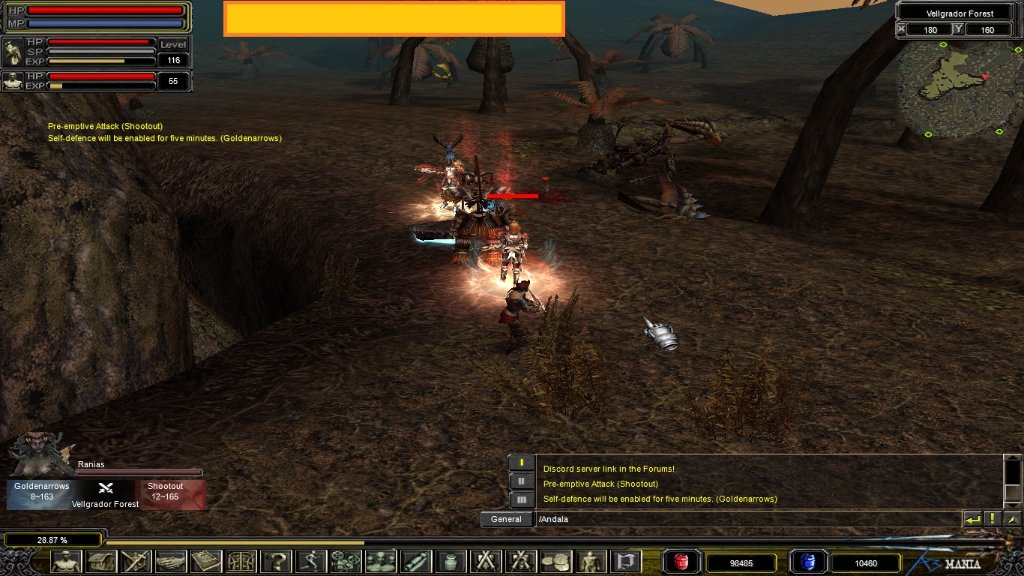
Task: Open the character portrait menu icon
Action: coord(66,562)
